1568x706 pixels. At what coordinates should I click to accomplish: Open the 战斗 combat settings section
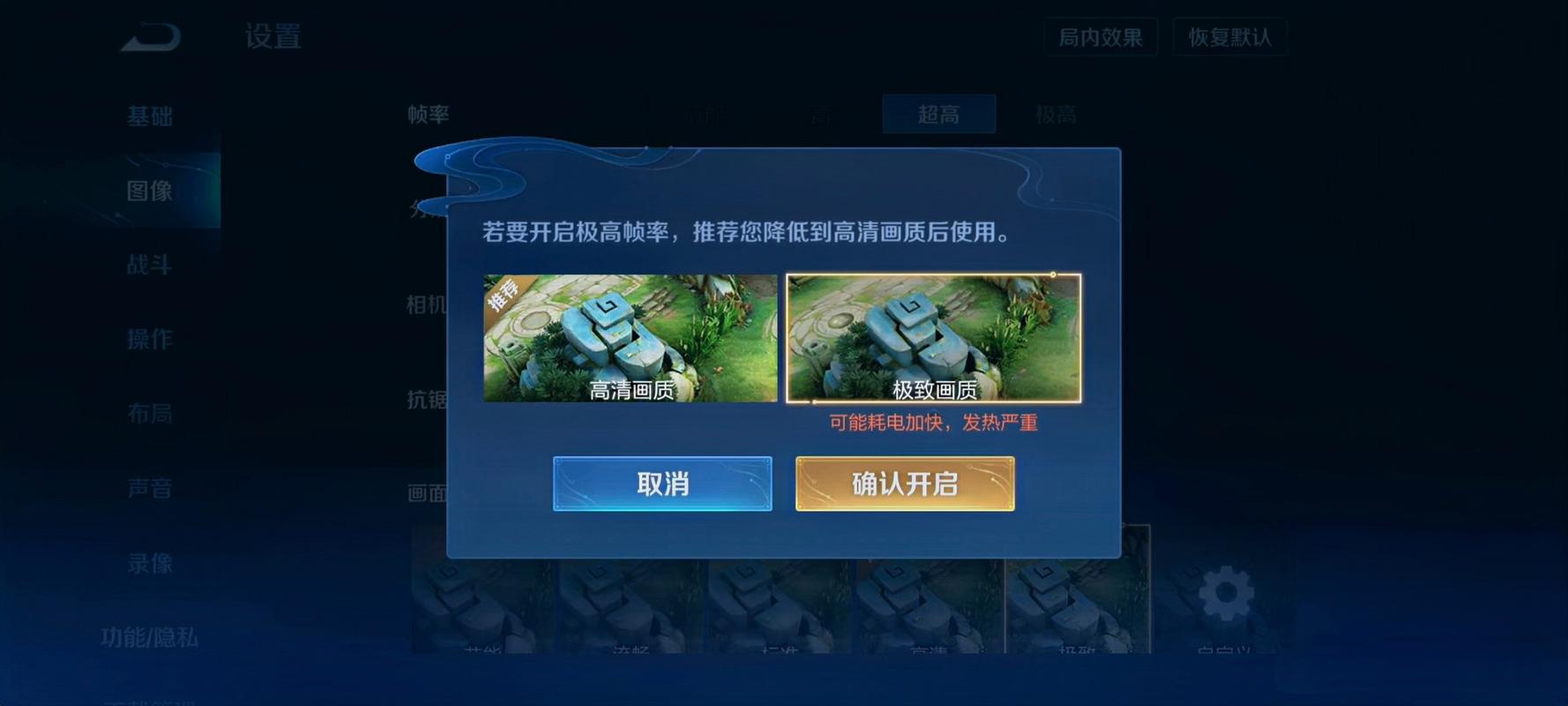[152, 265]
